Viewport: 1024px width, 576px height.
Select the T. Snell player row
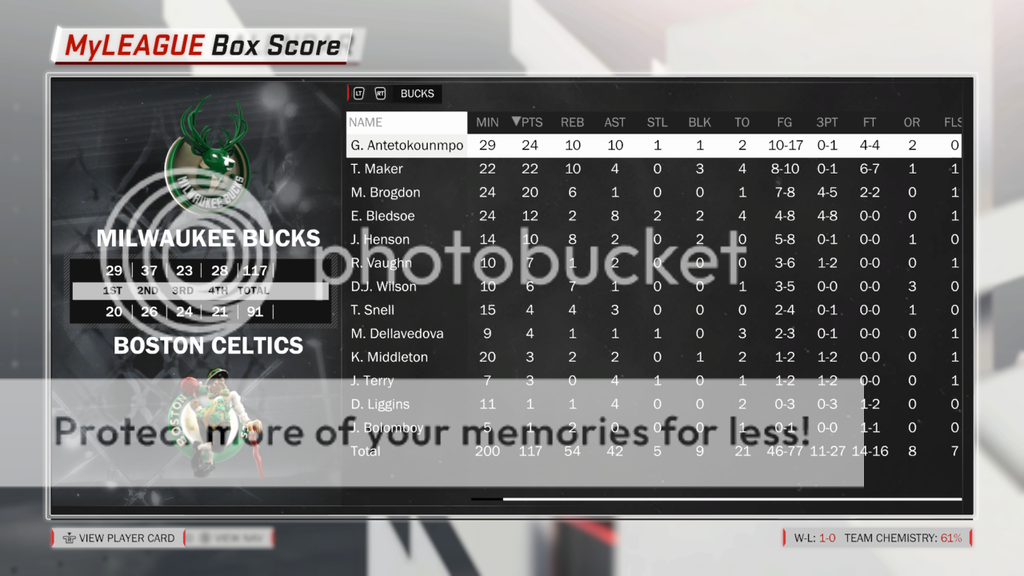point(373,310)
